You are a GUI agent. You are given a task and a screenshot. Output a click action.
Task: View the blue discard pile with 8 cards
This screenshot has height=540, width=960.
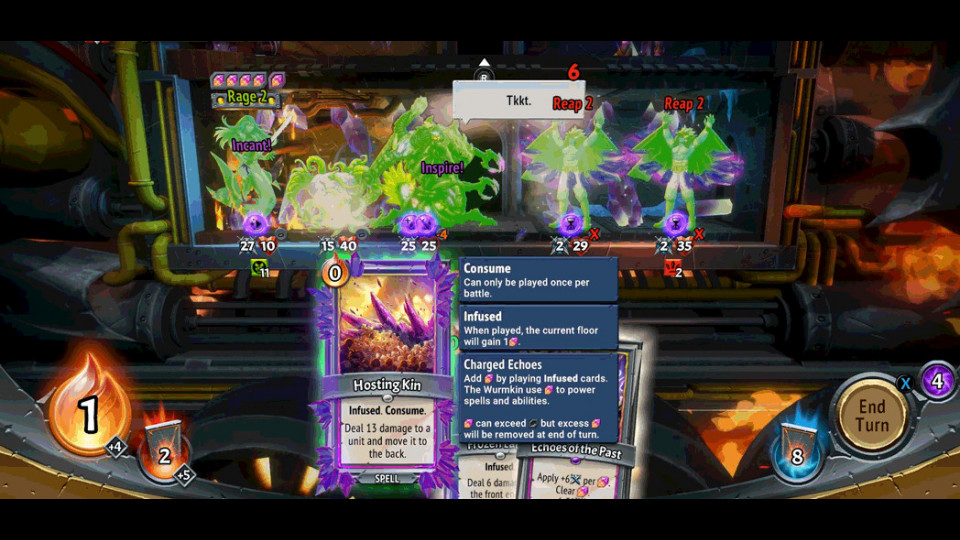[x=797, y=449]
